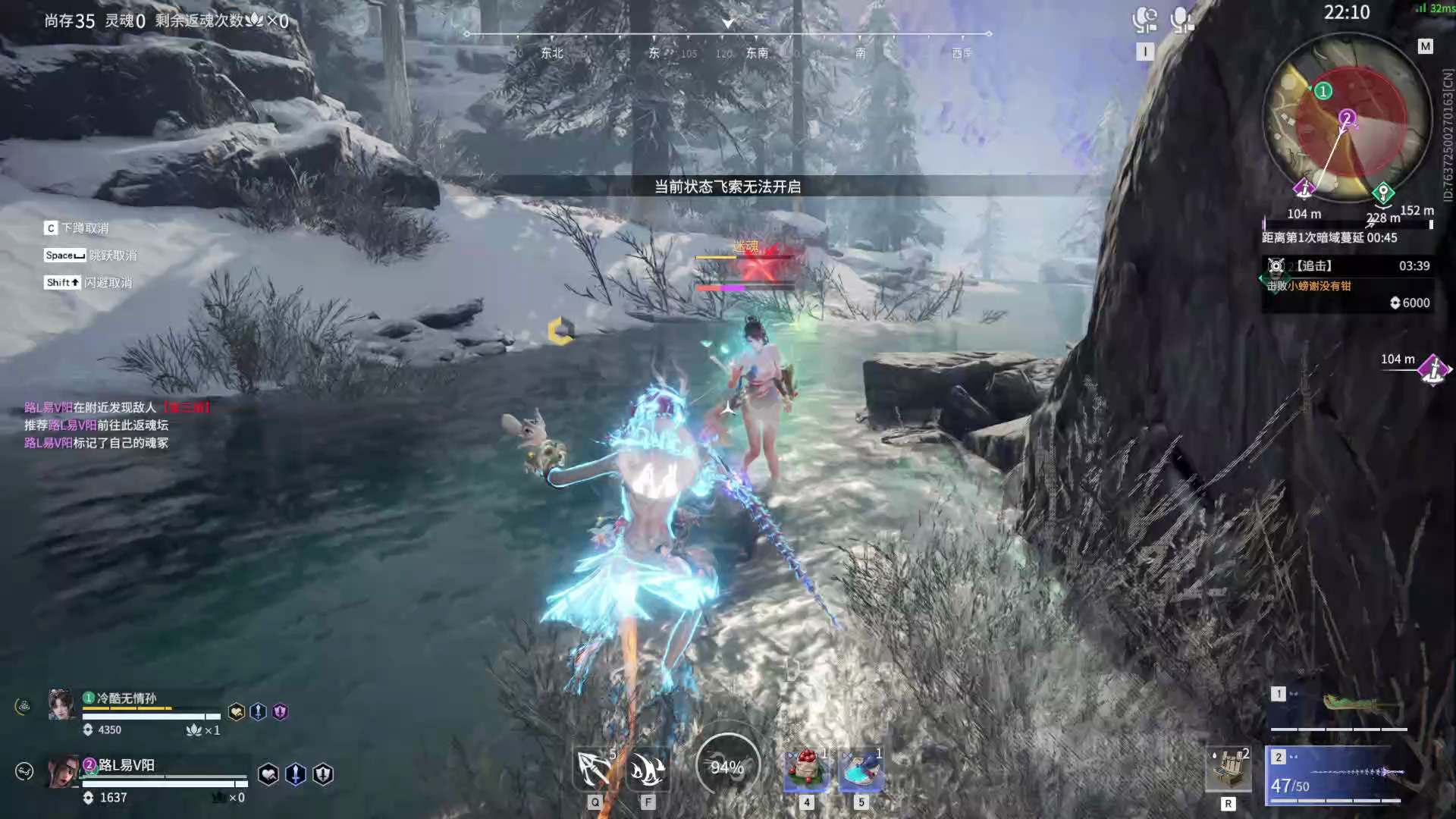Viewport: 1456px width, 819px height.
Task: Use the blue armor powder consumable
Action: click(861, 769)
